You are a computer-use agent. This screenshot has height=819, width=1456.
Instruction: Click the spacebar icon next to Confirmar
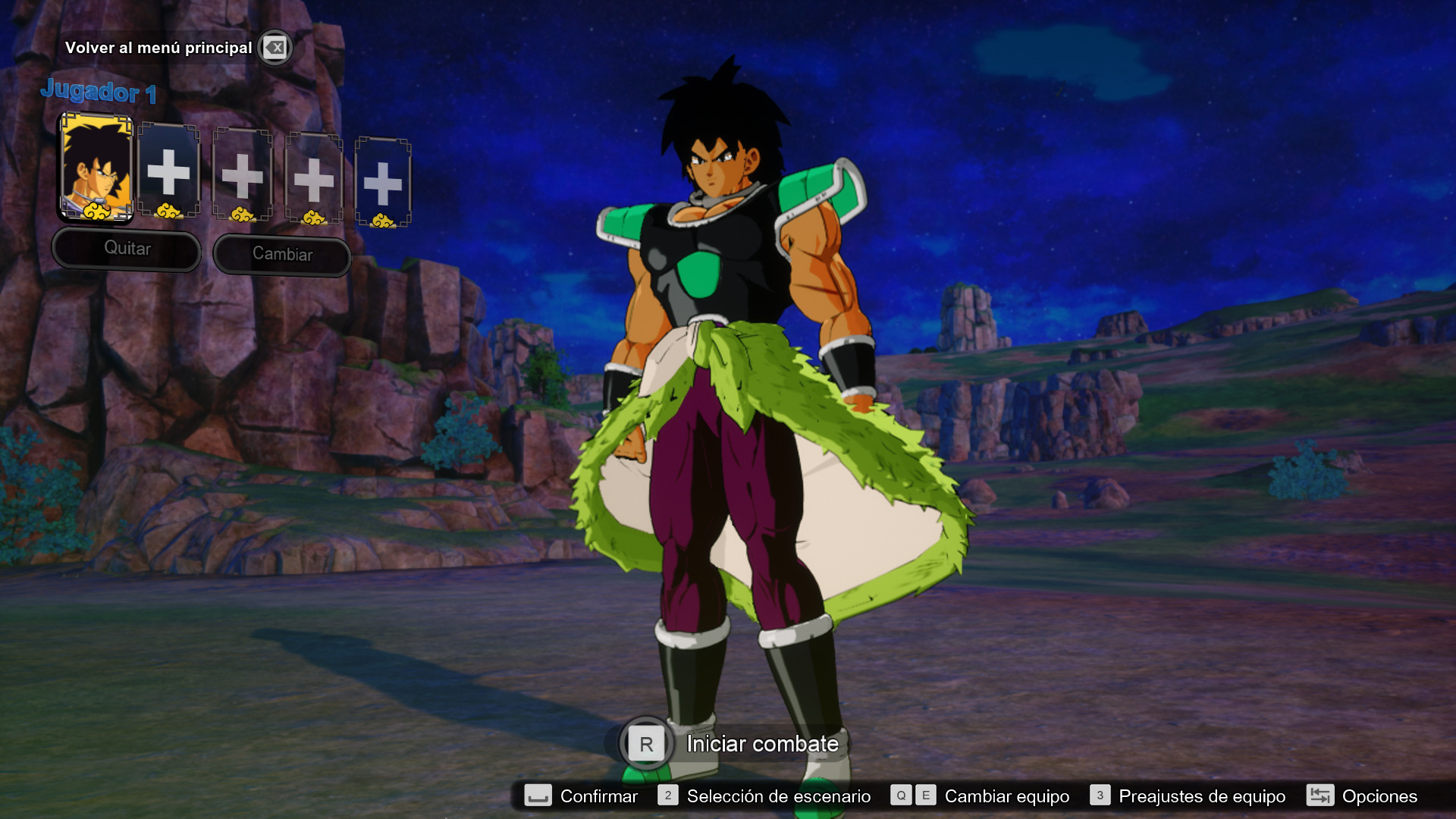tap(538, 796)
